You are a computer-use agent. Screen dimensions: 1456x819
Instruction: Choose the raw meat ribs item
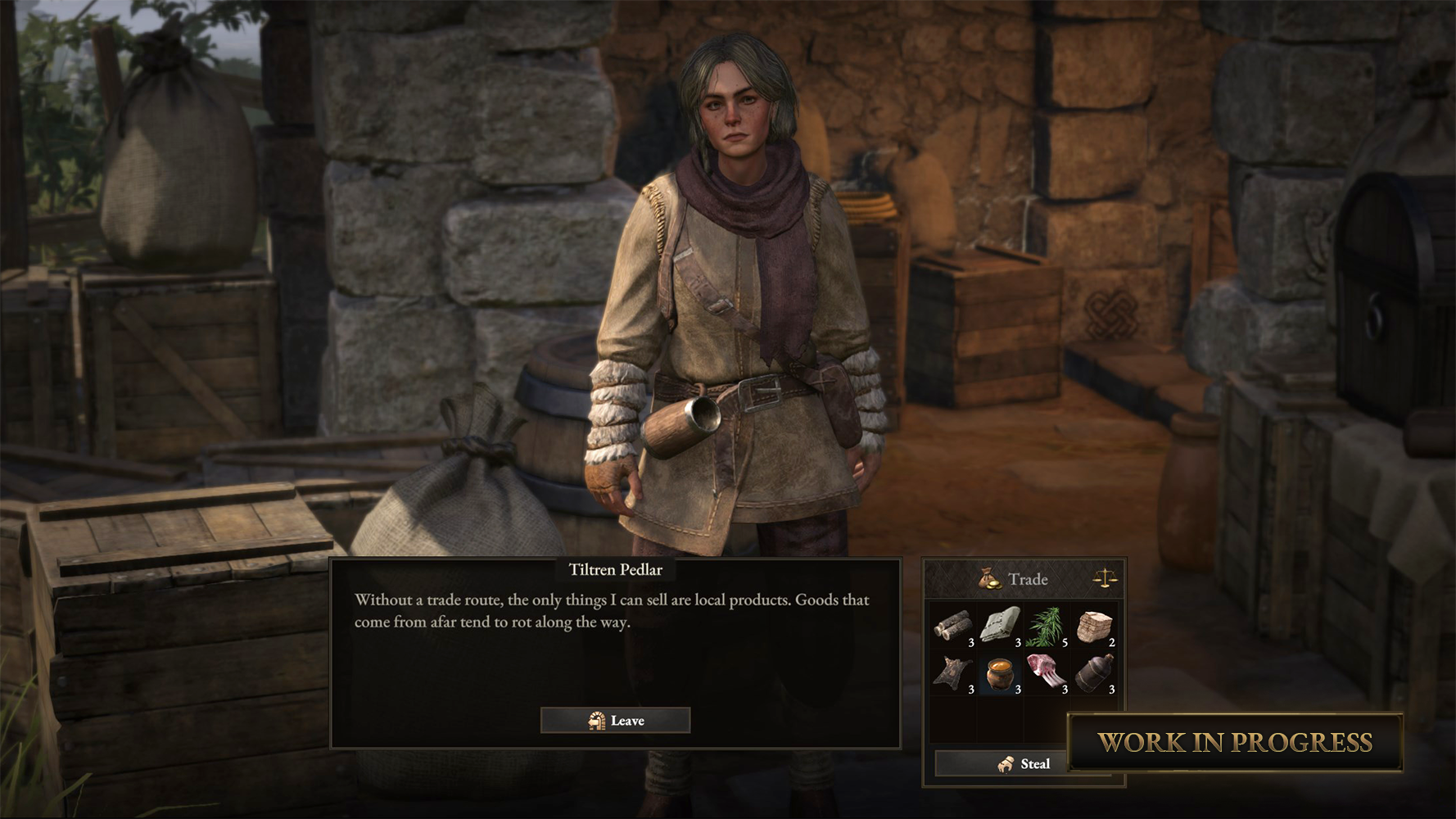[1047, 674]
